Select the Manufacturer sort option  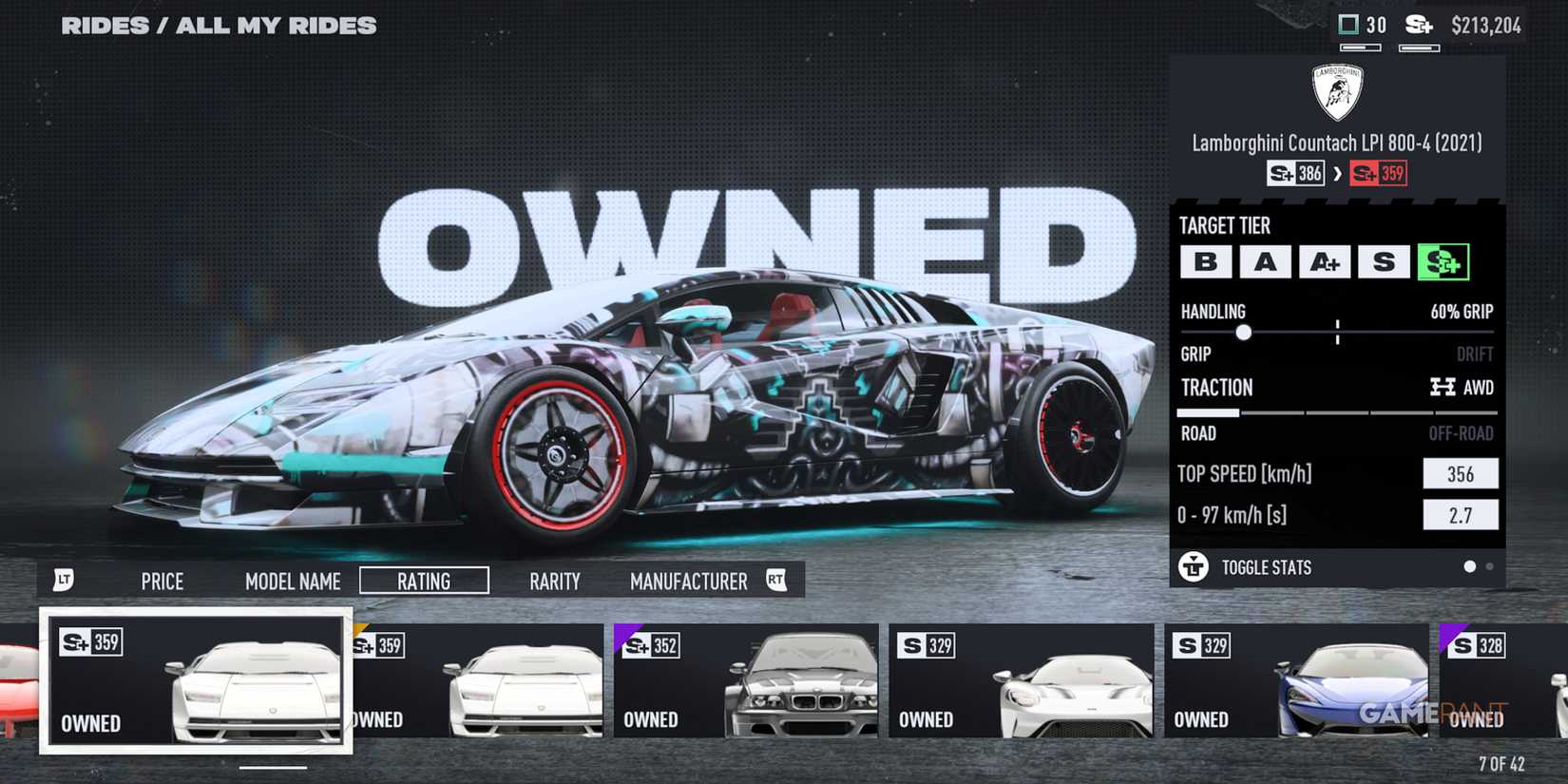[x=688, y=581]
